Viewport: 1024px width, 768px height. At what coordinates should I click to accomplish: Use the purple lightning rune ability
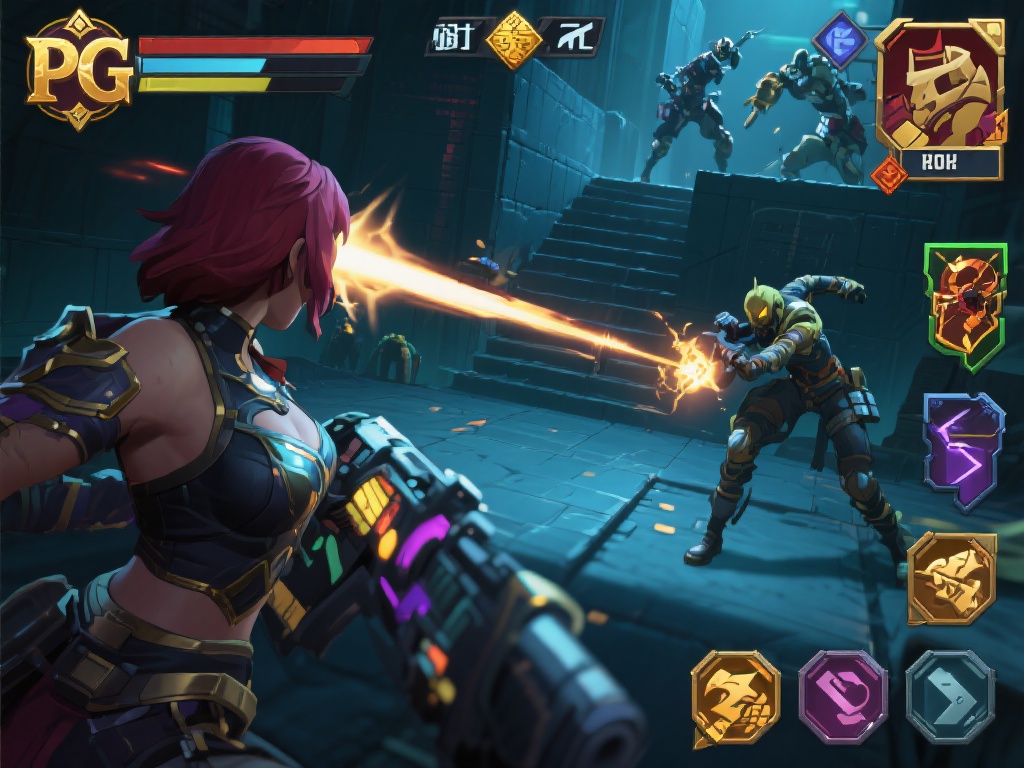[x=962, y=450]
